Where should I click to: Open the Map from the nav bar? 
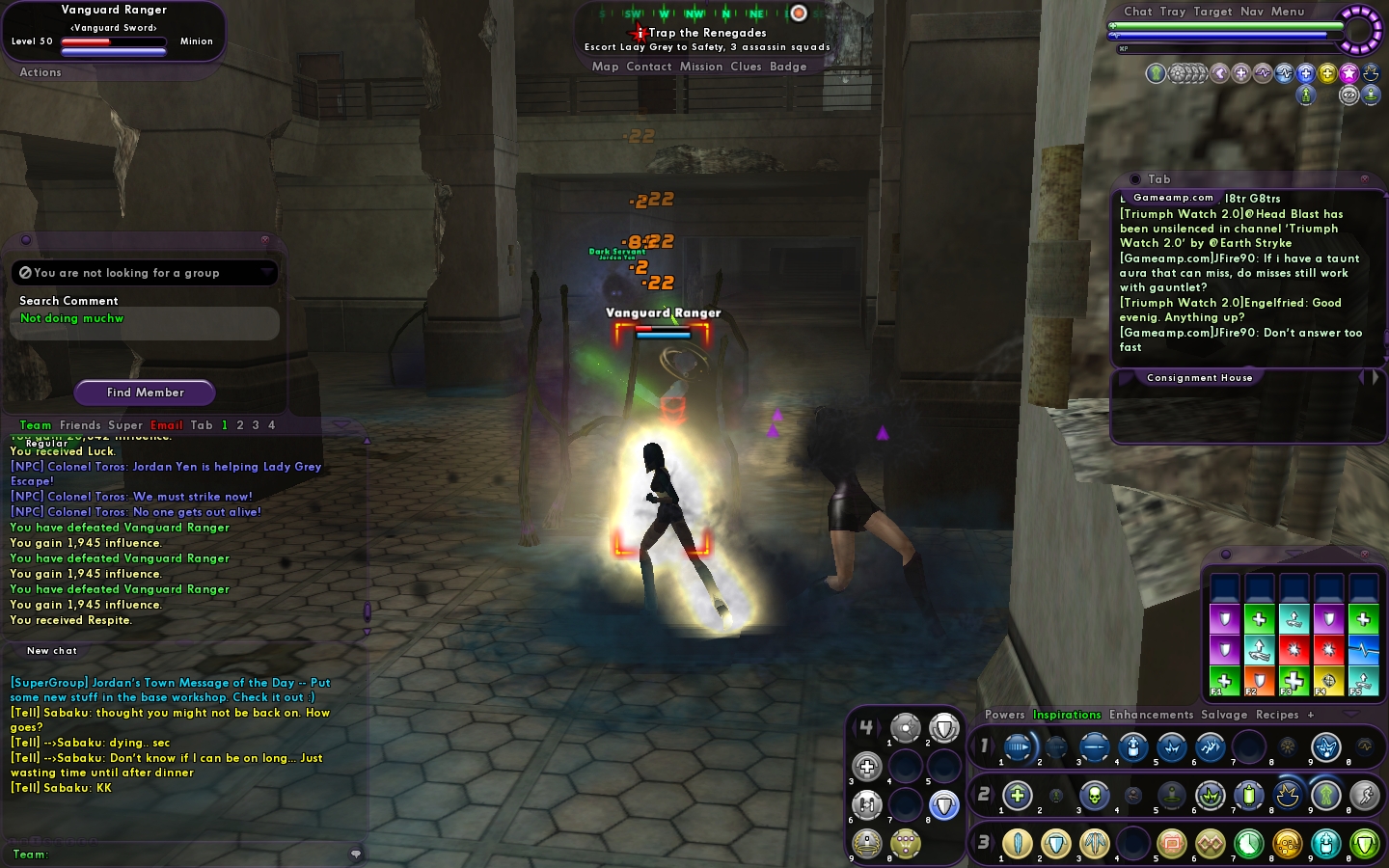pos(605,67)
